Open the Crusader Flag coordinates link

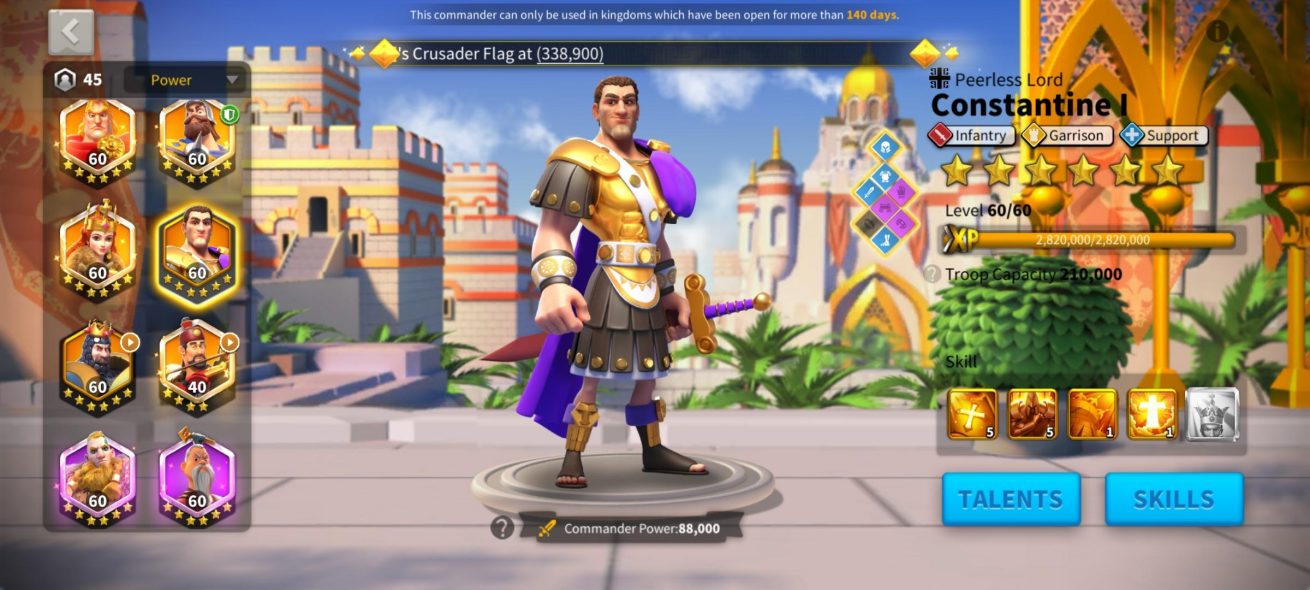coord(570,54)
